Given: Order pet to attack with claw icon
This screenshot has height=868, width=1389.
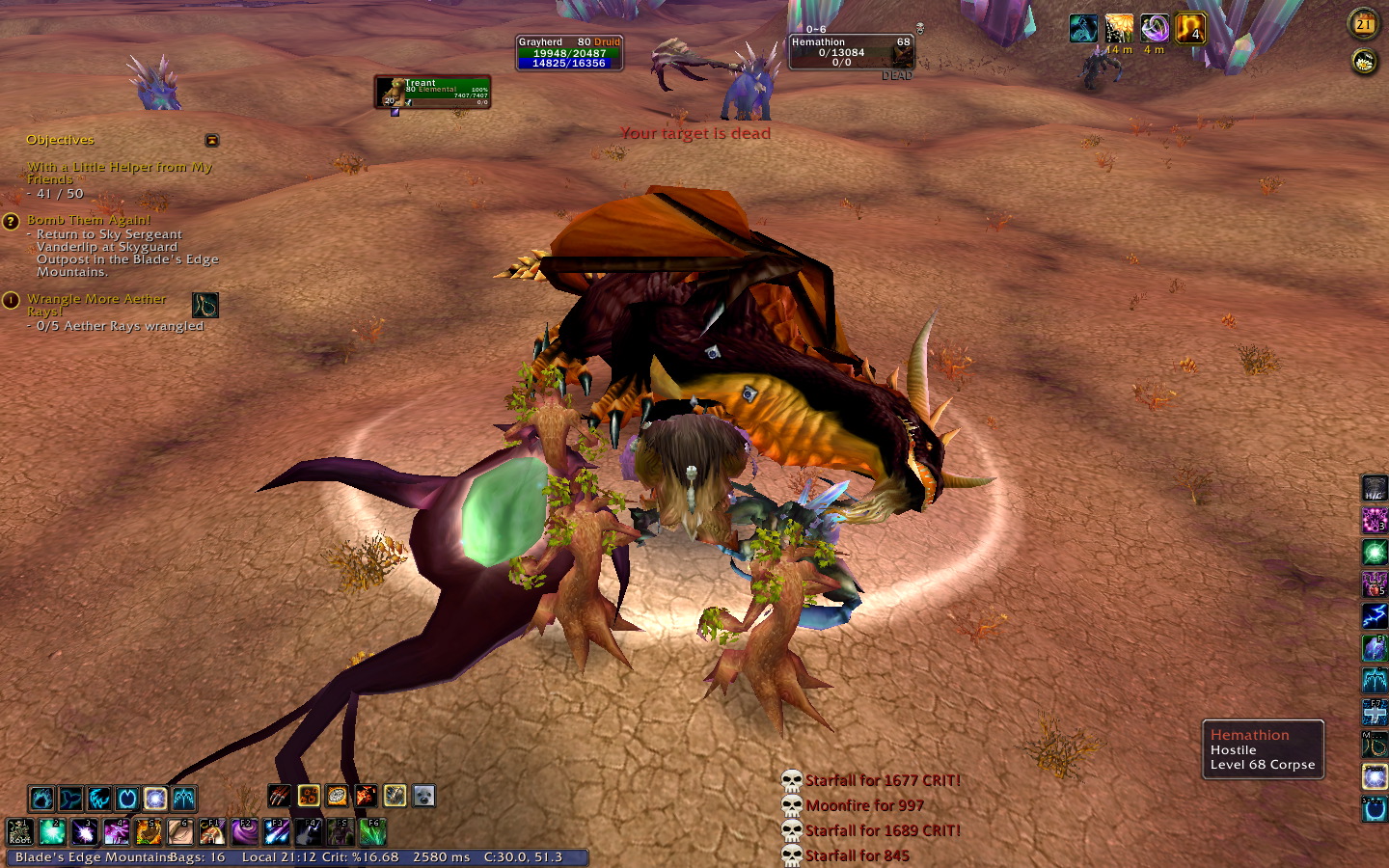Looking at the screenshot, I should tap(279, 796).
